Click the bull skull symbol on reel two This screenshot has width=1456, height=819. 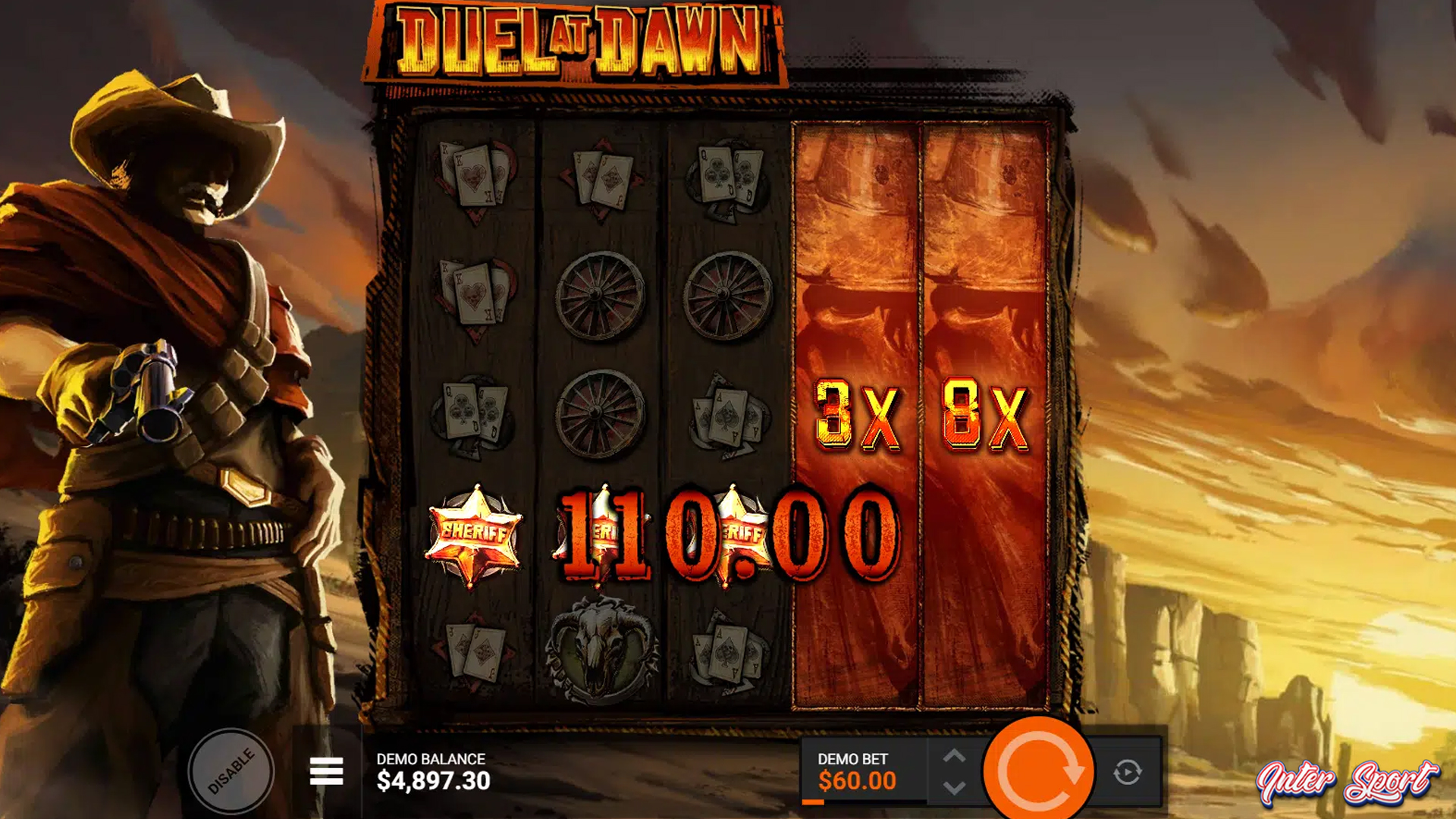tap(597, 652)
